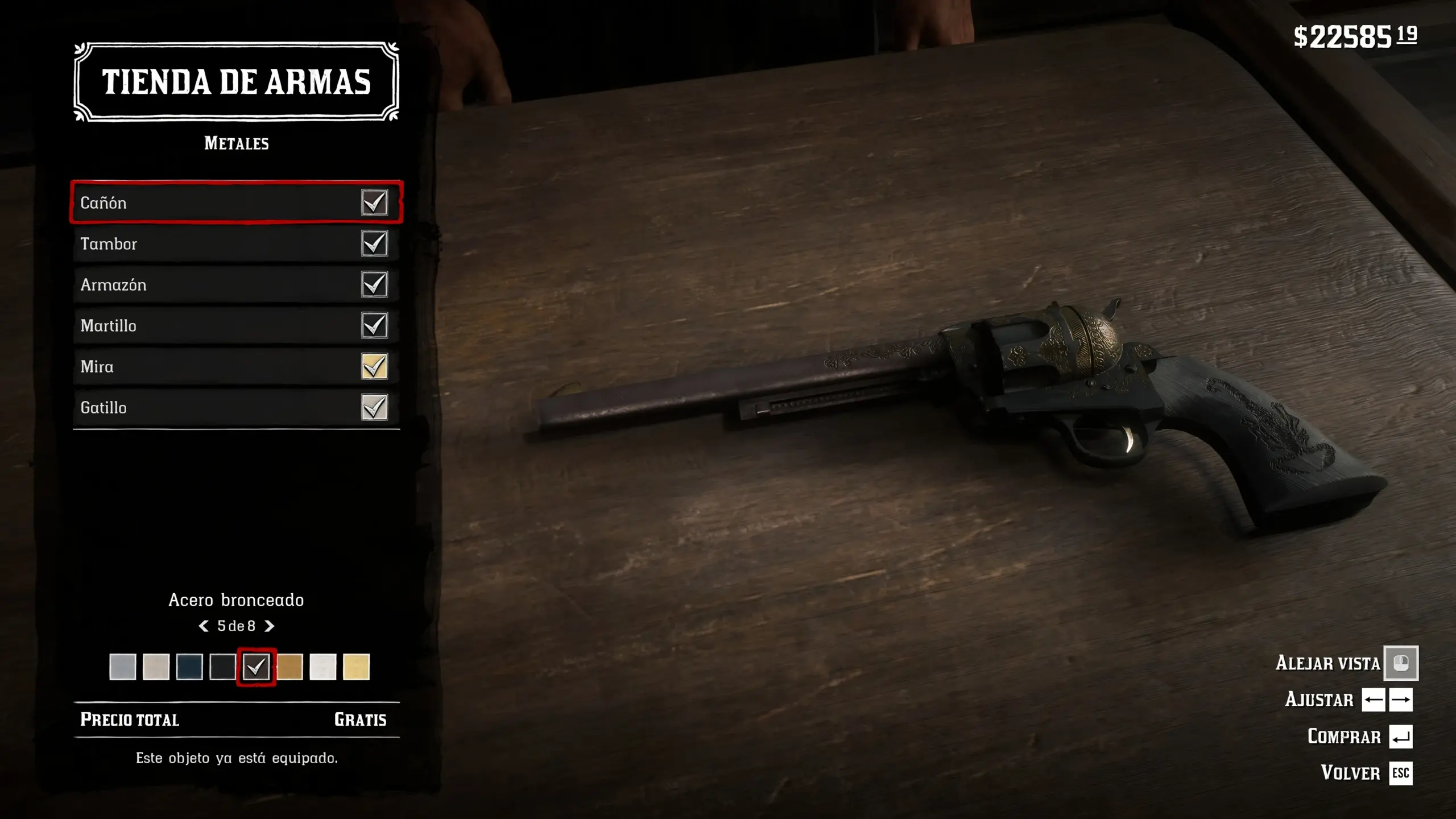
Task: Select the Gatillo entry
Action: [x=236, y=407]
